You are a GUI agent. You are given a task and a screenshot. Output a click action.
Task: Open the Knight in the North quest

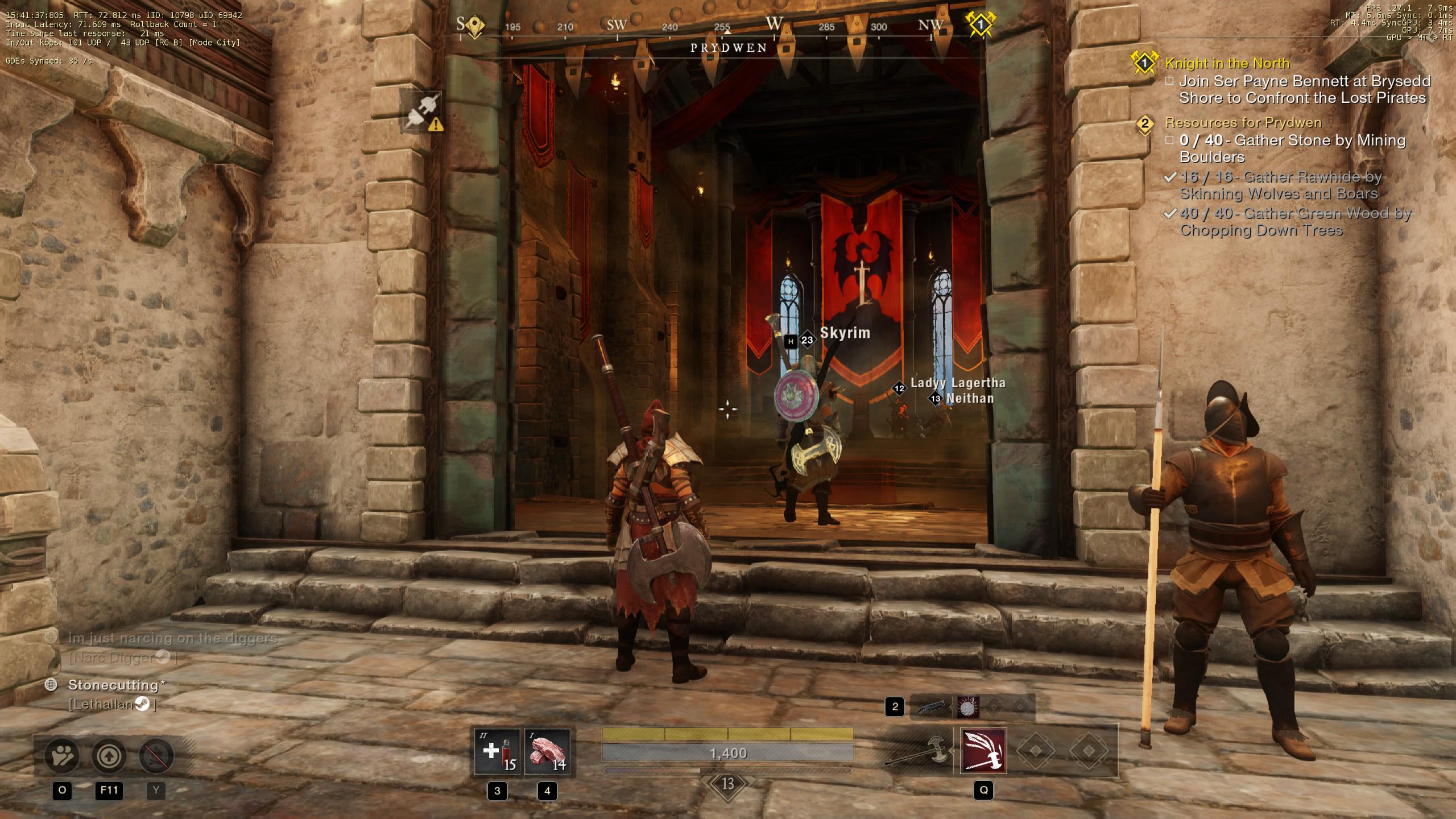(x=1227, y=63)
